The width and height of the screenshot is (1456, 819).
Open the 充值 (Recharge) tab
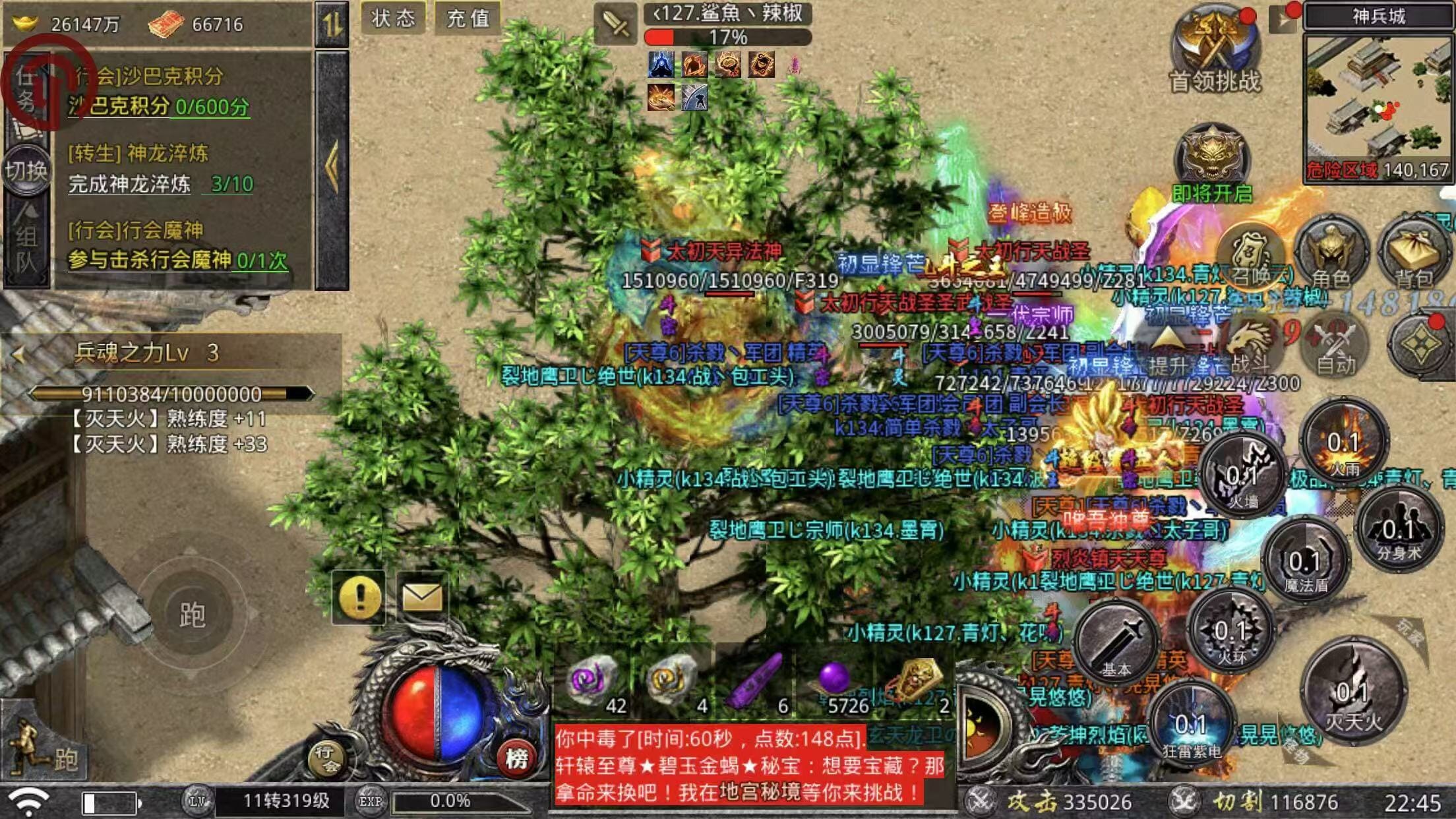coord(471,20)
